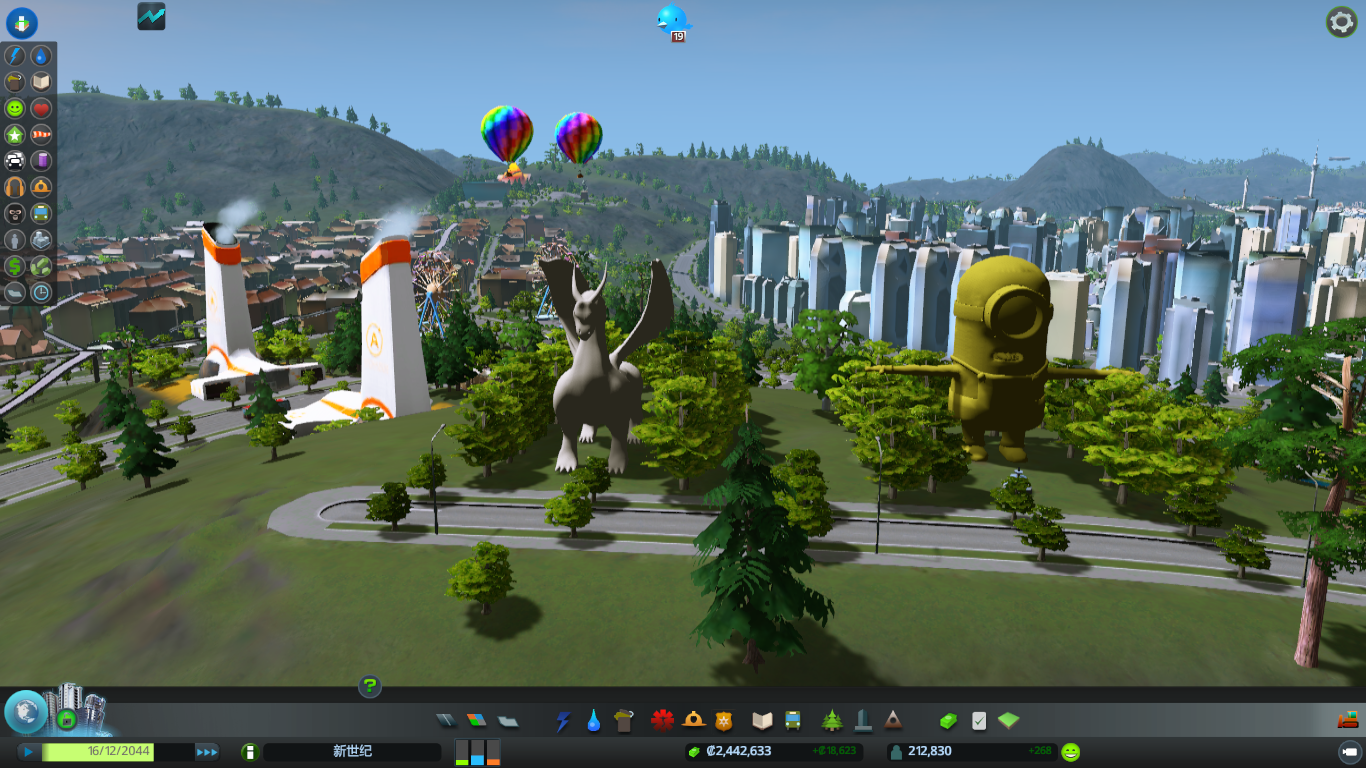Viewport: 1366px width, 768px height.
Task: Open the bulldozer tool
Action: tap(1348, 719)
